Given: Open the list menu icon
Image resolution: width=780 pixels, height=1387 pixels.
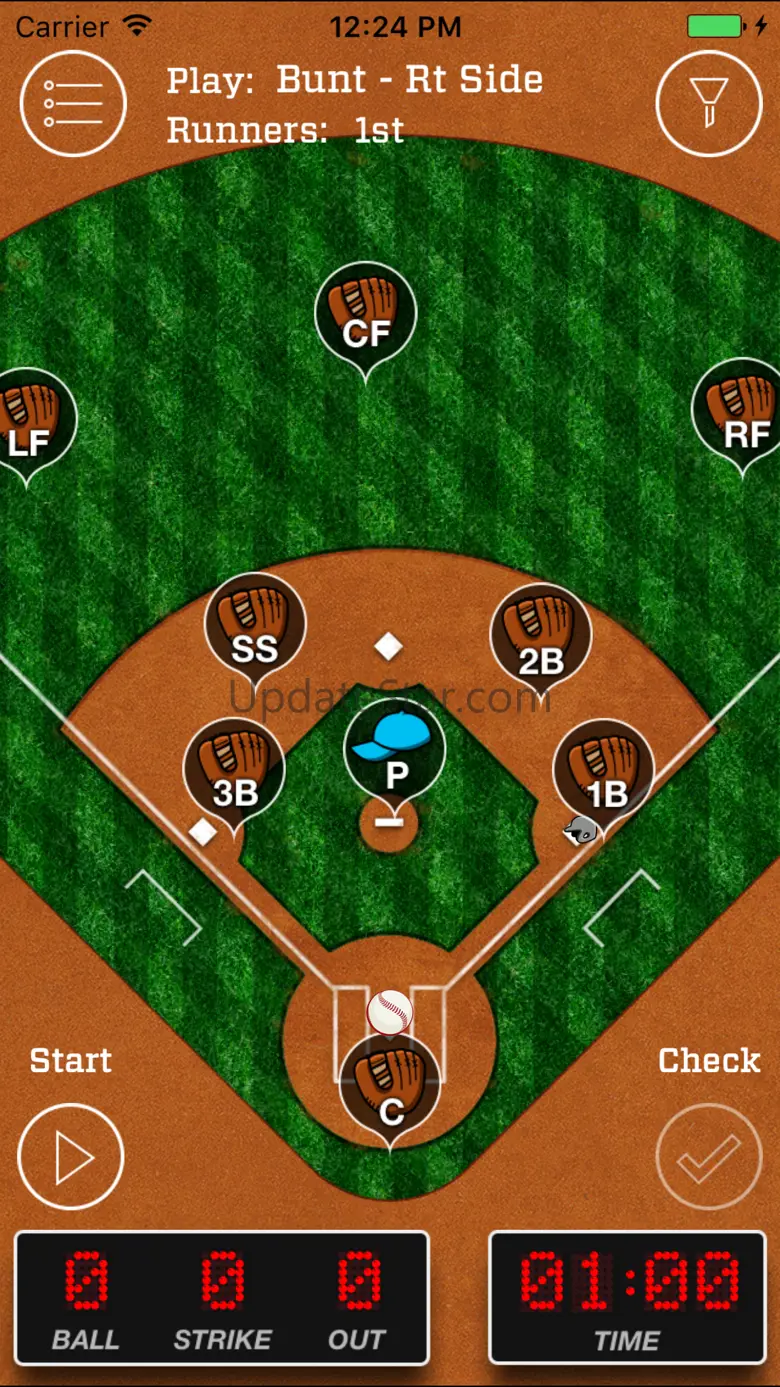Looking at the screenshot, I should [x=72, y=103].
